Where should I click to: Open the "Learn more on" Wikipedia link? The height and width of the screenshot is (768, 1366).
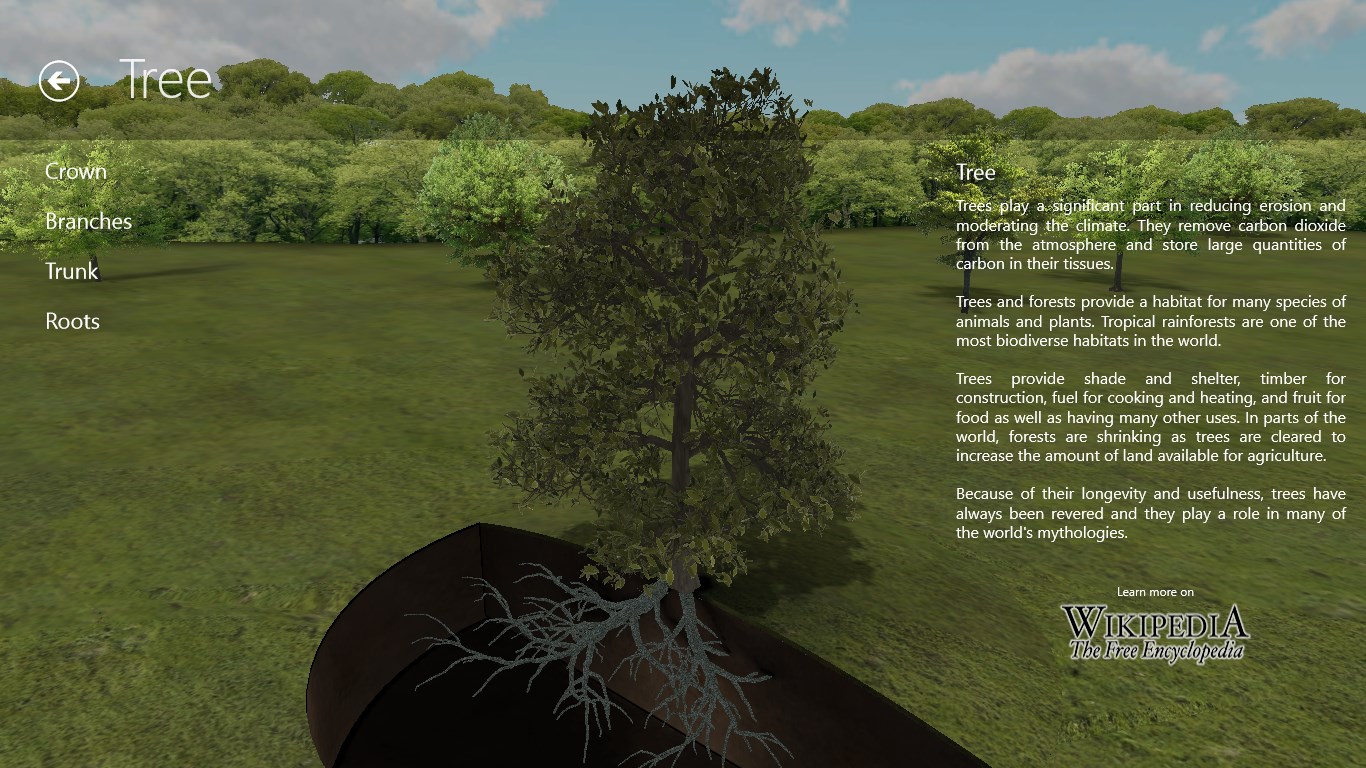coord(1154,592)
